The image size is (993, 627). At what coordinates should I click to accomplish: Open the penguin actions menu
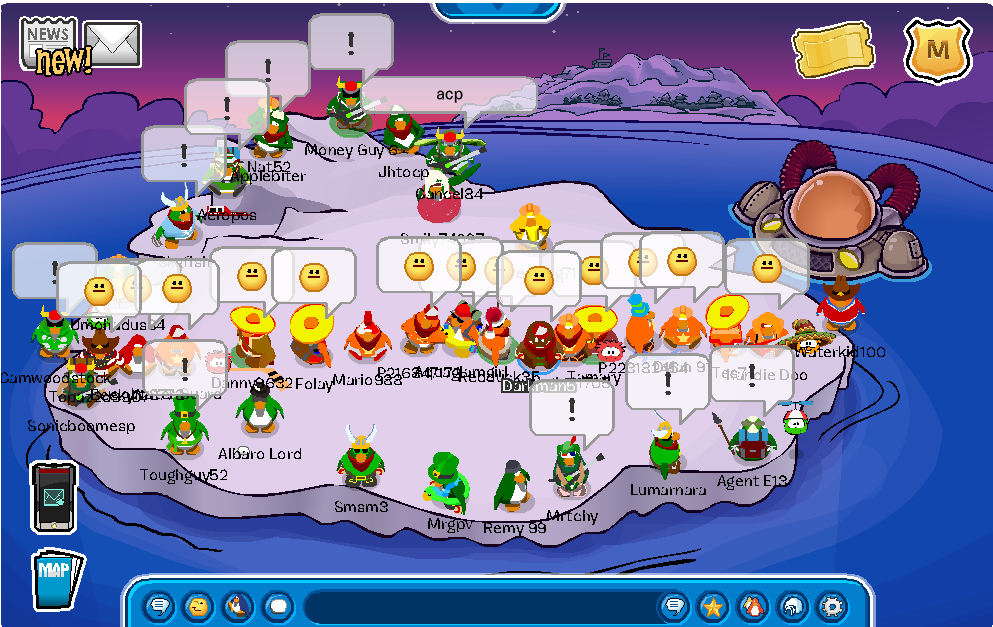[x=238, y=605]
